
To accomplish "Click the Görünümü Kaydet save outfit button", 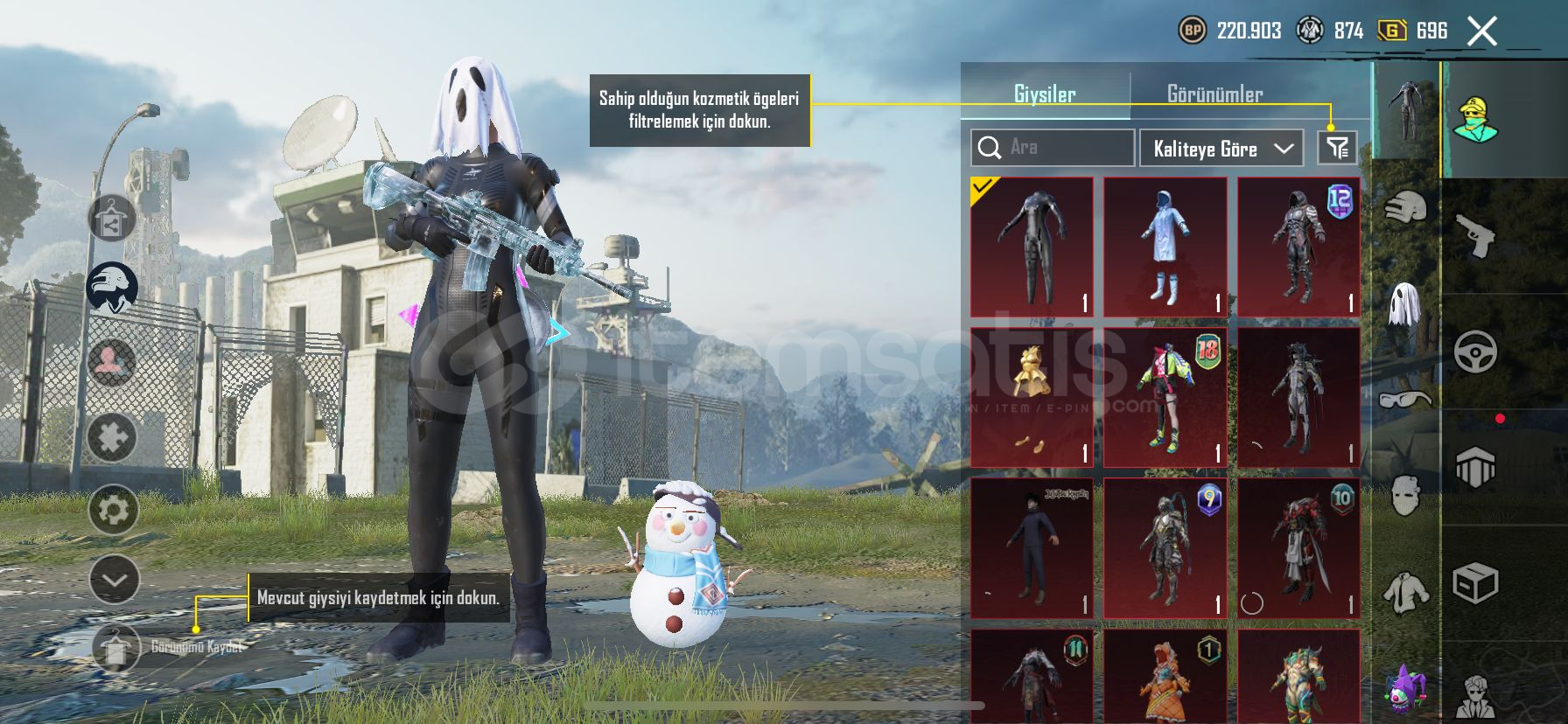I will click(x=116, y=648).
